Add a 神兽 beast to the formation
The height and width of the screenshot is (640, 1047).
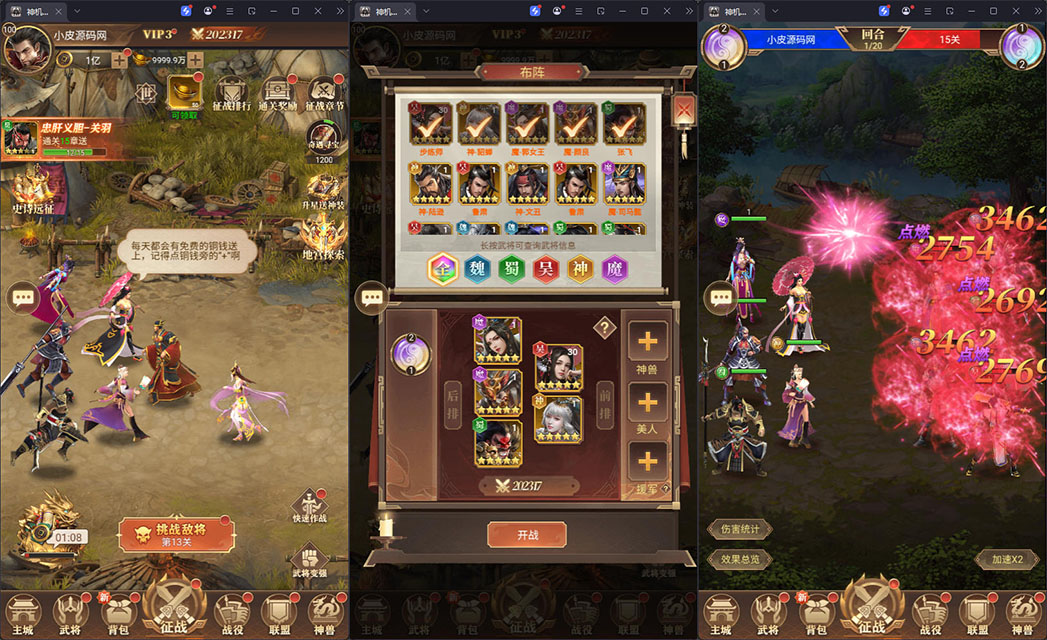coord(647,345)
